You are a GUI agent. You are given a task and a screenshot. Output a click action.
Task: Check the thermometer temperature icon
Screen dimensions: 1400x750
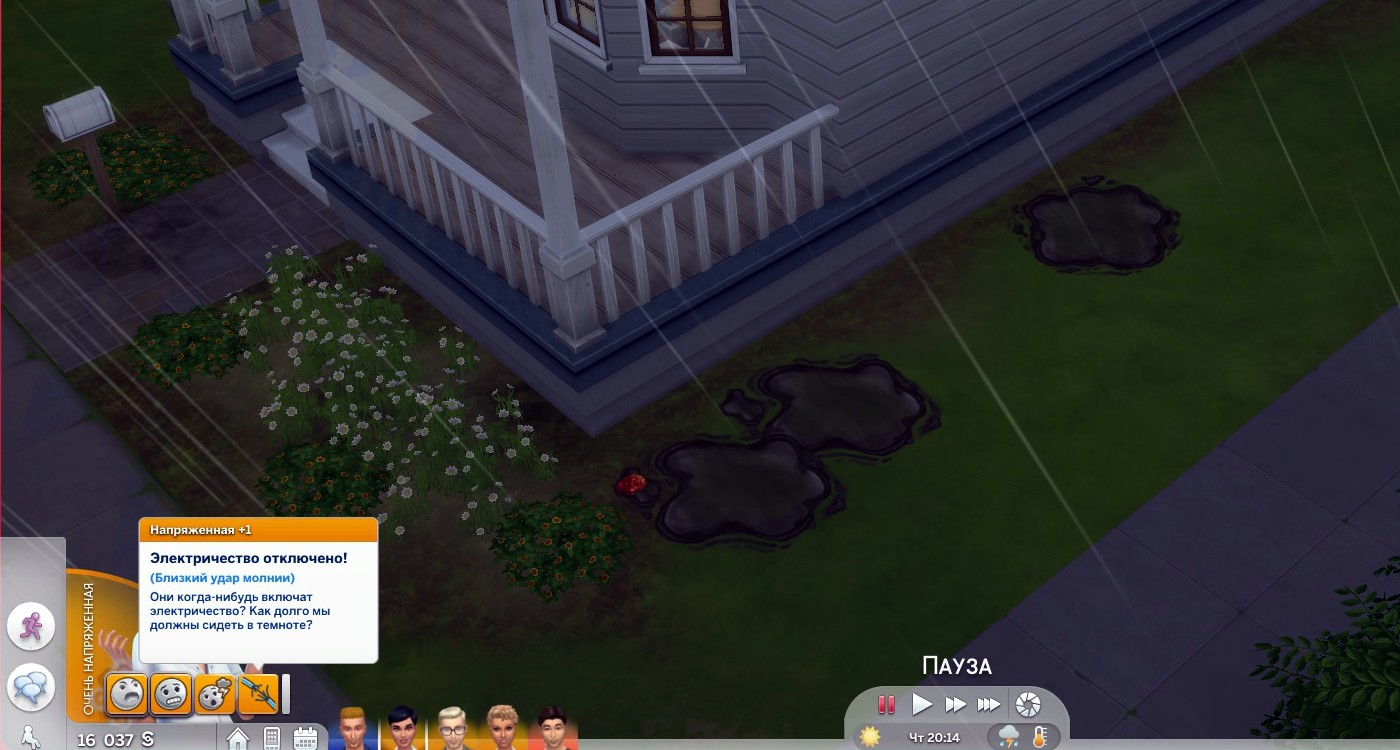1040,738
